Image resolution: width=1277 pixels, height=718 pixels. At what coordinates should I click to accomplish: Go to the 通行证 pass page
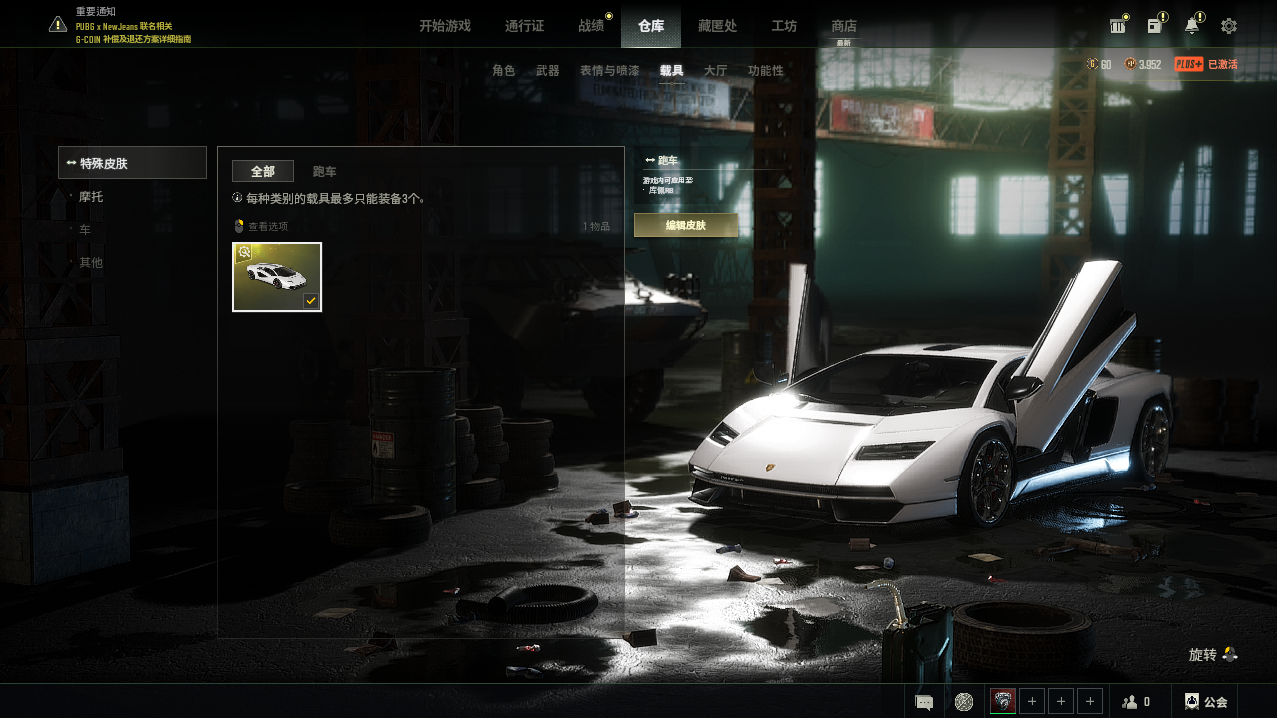pos(524,26)
